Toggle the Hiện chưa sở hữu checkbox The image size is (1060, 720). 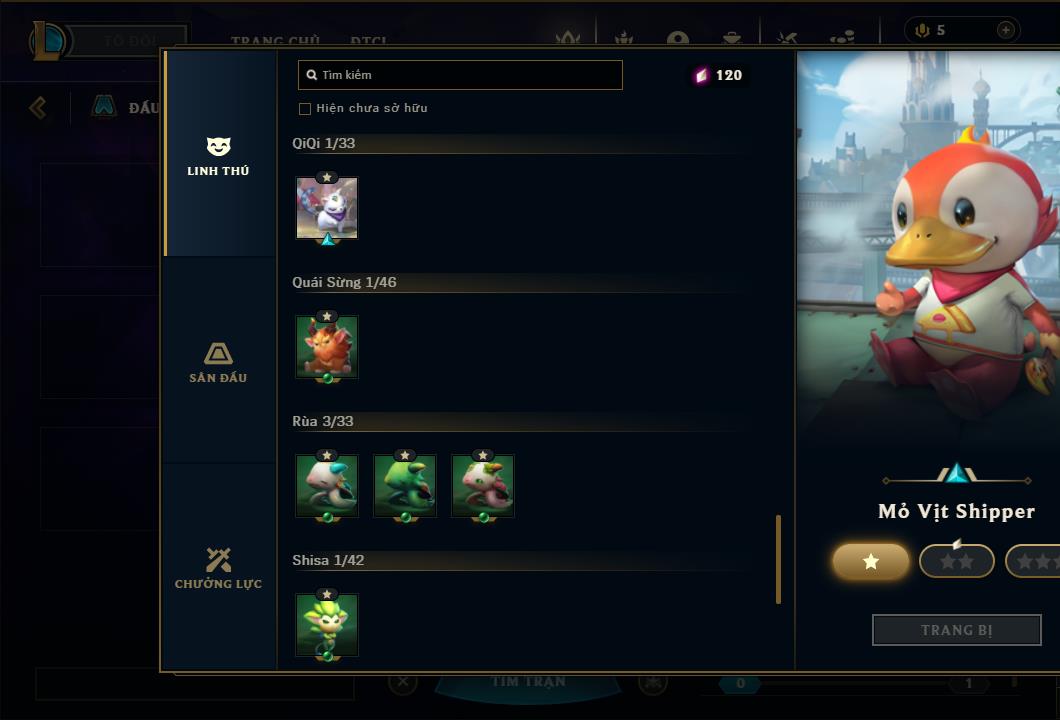click(305, 108)
